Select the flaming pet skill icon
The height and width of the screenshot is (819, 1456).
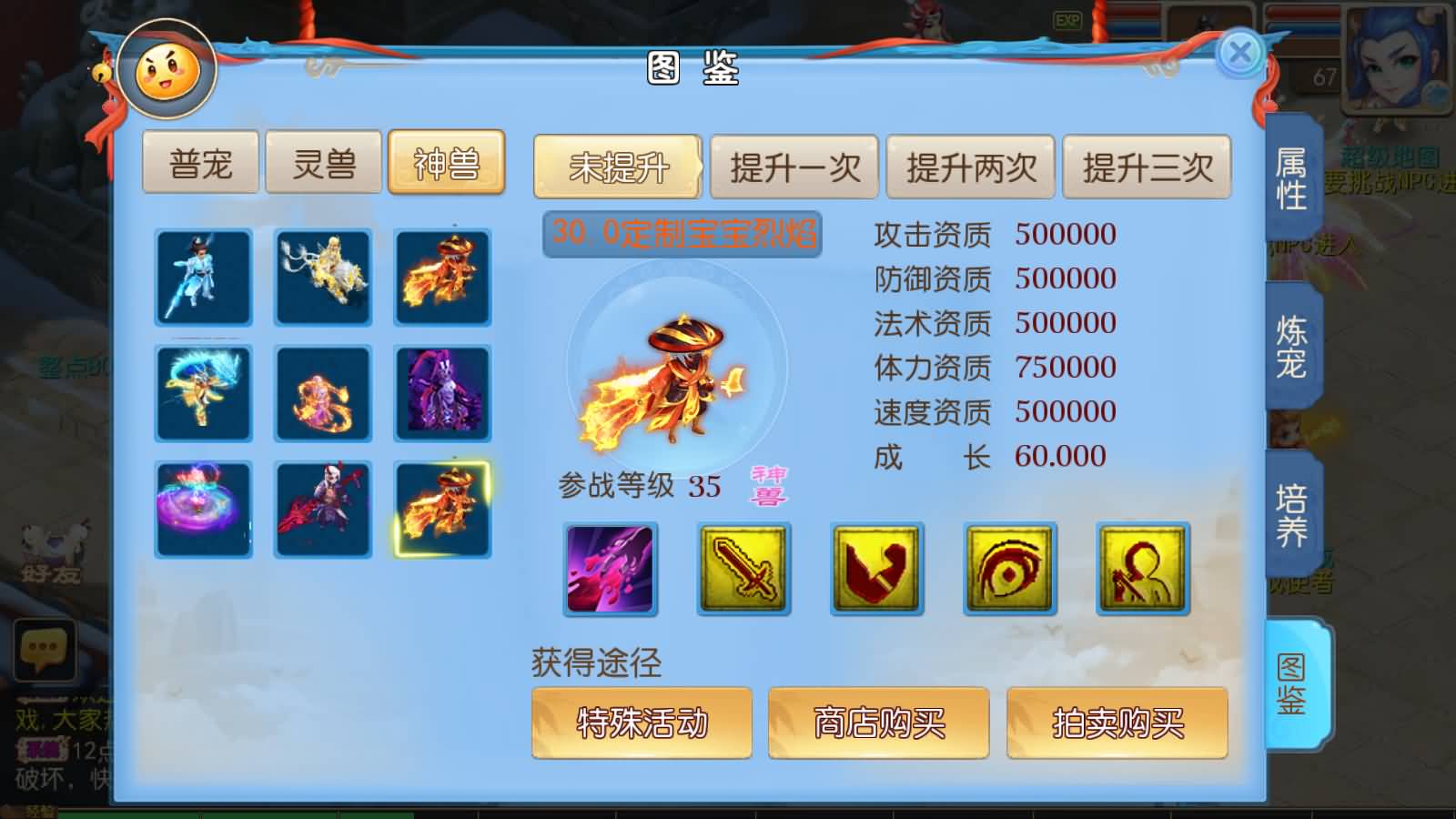pyautogui.click(x=612, y=567)
